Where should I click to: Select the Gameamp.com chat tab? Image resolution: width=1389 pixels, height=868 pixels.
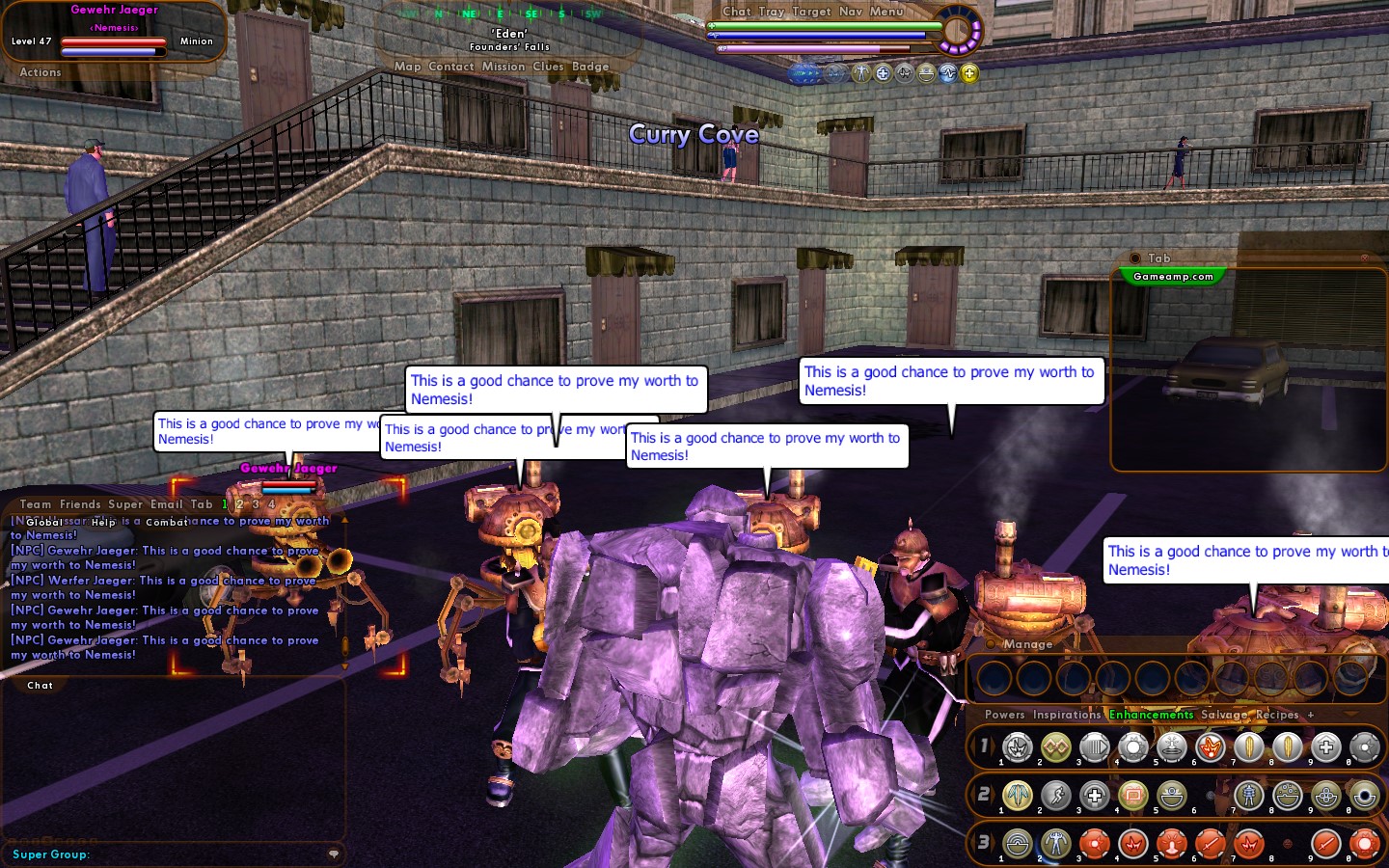(1173, 277)
